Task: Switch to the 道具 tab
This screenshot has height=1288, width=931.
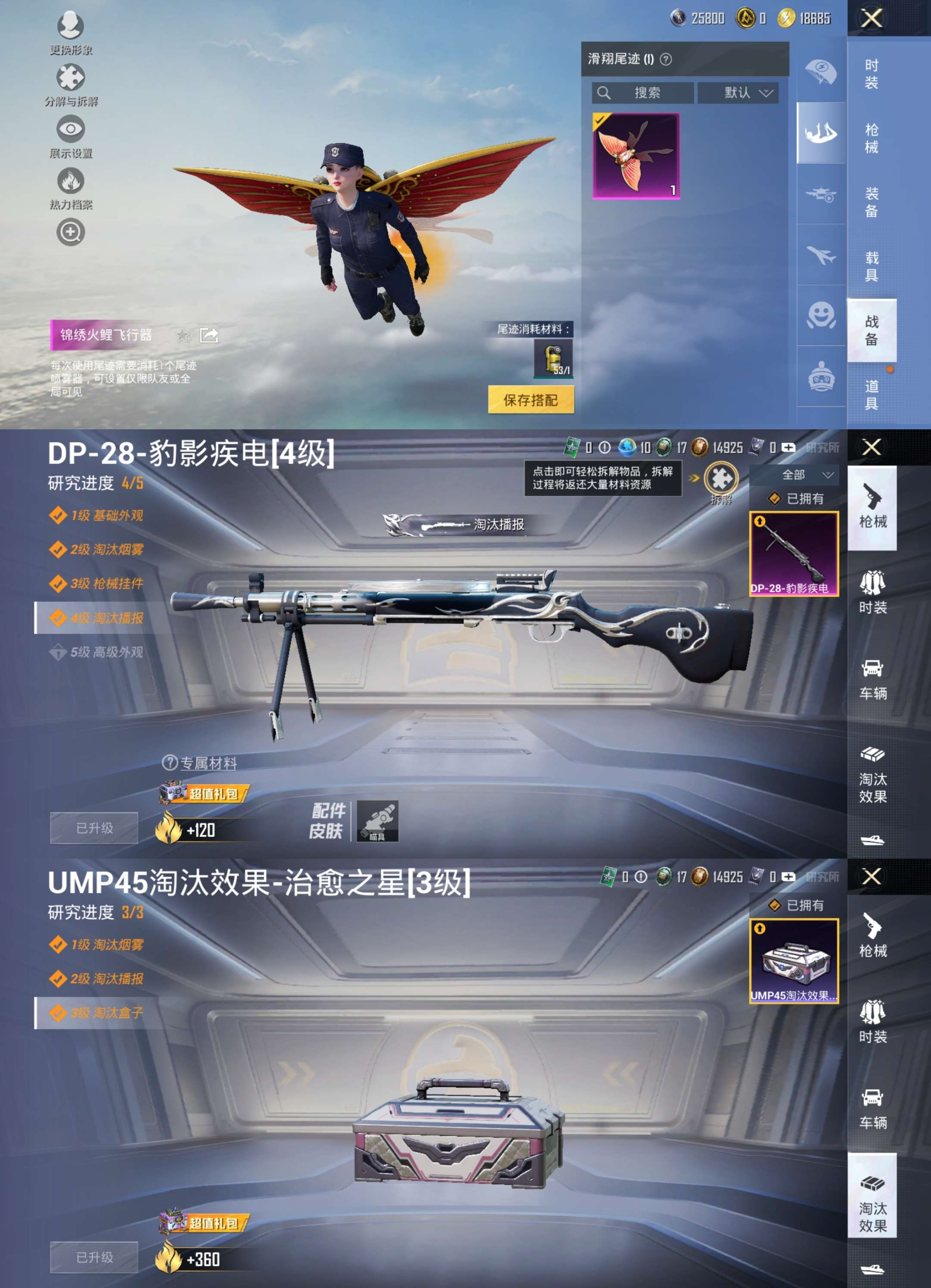Action: point(872,396)
